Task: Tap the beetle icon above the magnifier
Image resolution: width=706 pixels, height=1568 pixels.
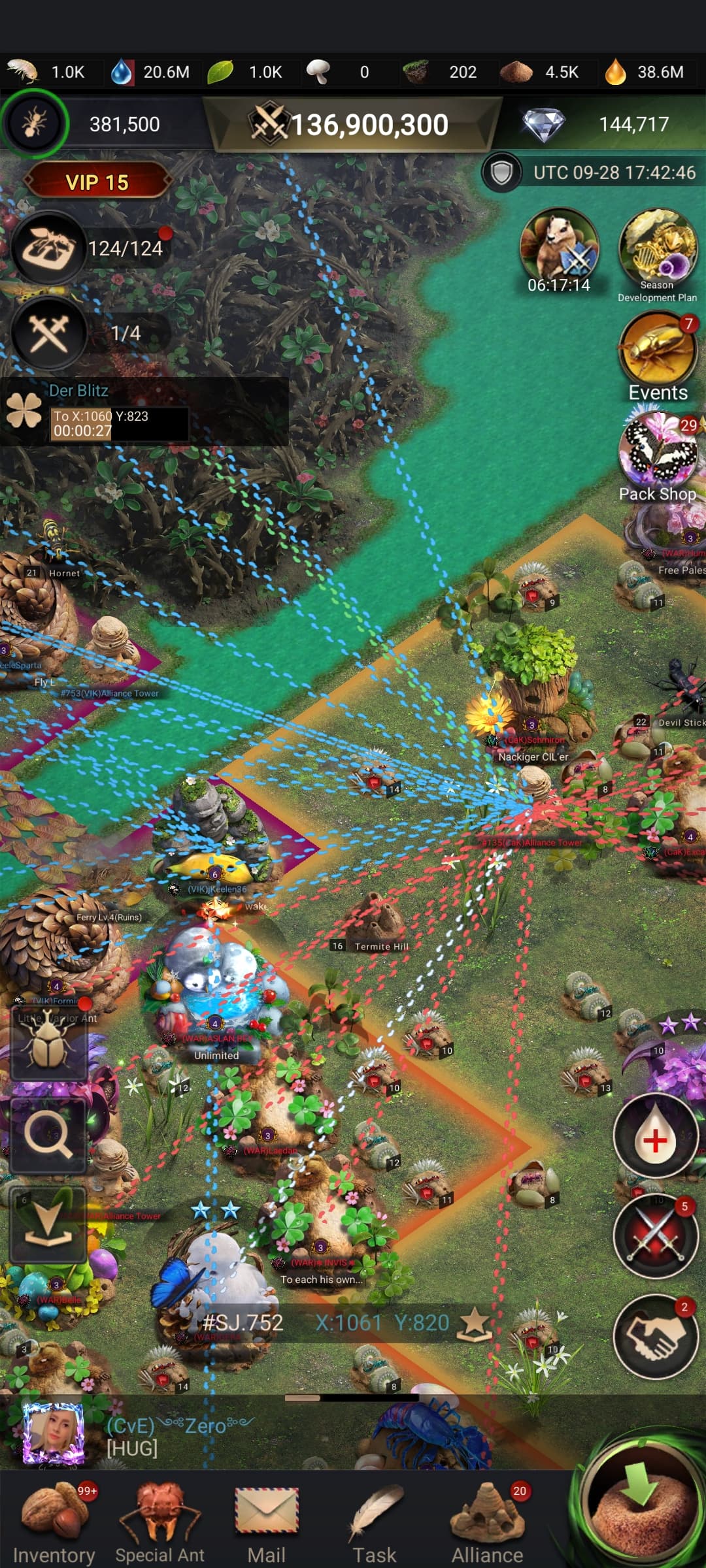Action: 48,1043
